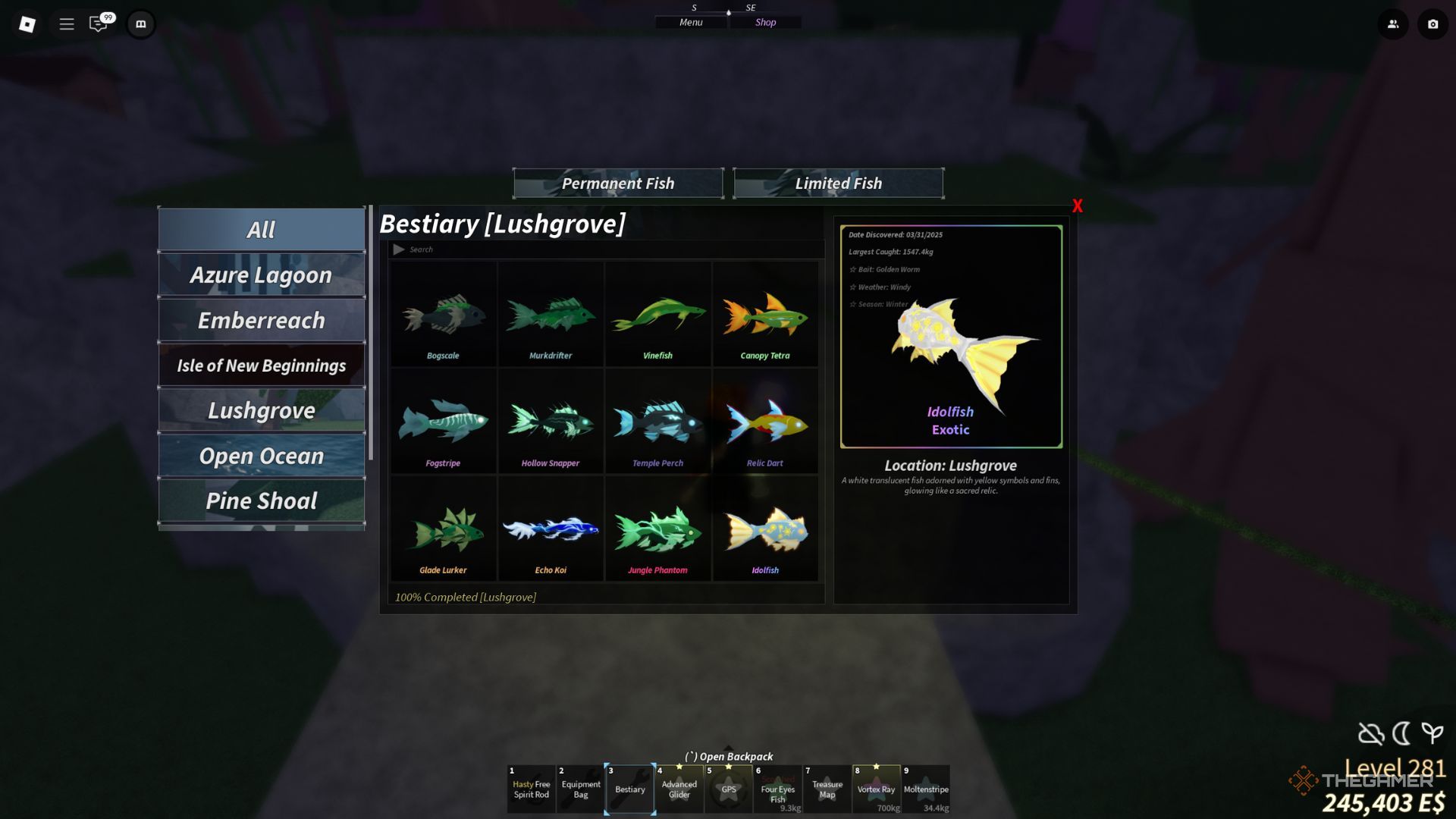Switch to the Limited Fish tab
Viewport: 1456px width, 819px height.
838,183
